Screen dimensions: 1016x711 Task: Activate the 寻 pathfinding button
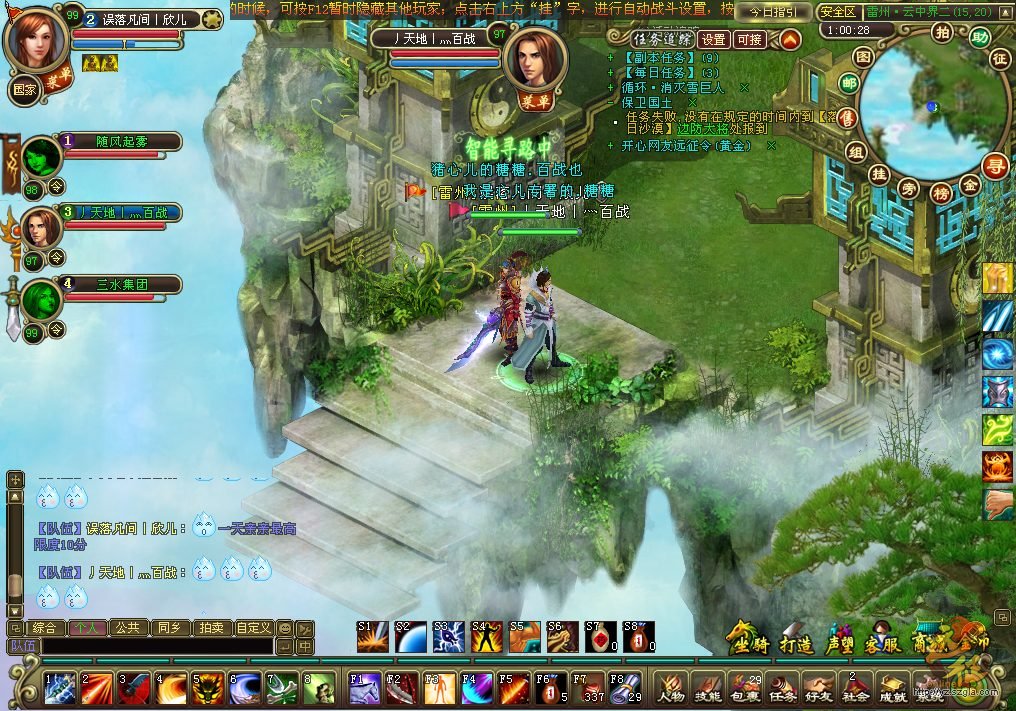(994, 164)
